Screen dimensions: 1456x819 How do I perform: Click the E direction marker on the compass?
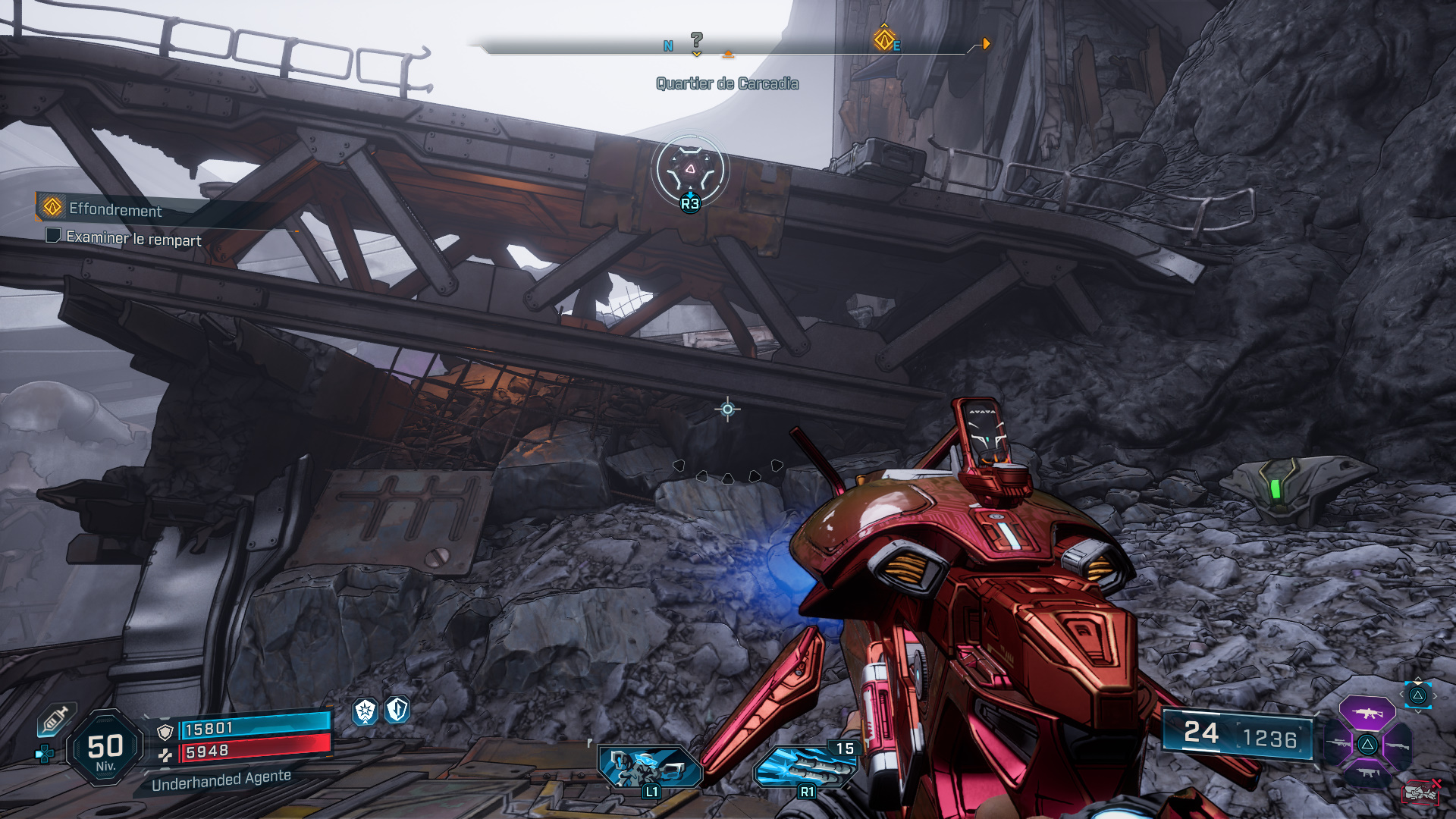coord(896,45)
